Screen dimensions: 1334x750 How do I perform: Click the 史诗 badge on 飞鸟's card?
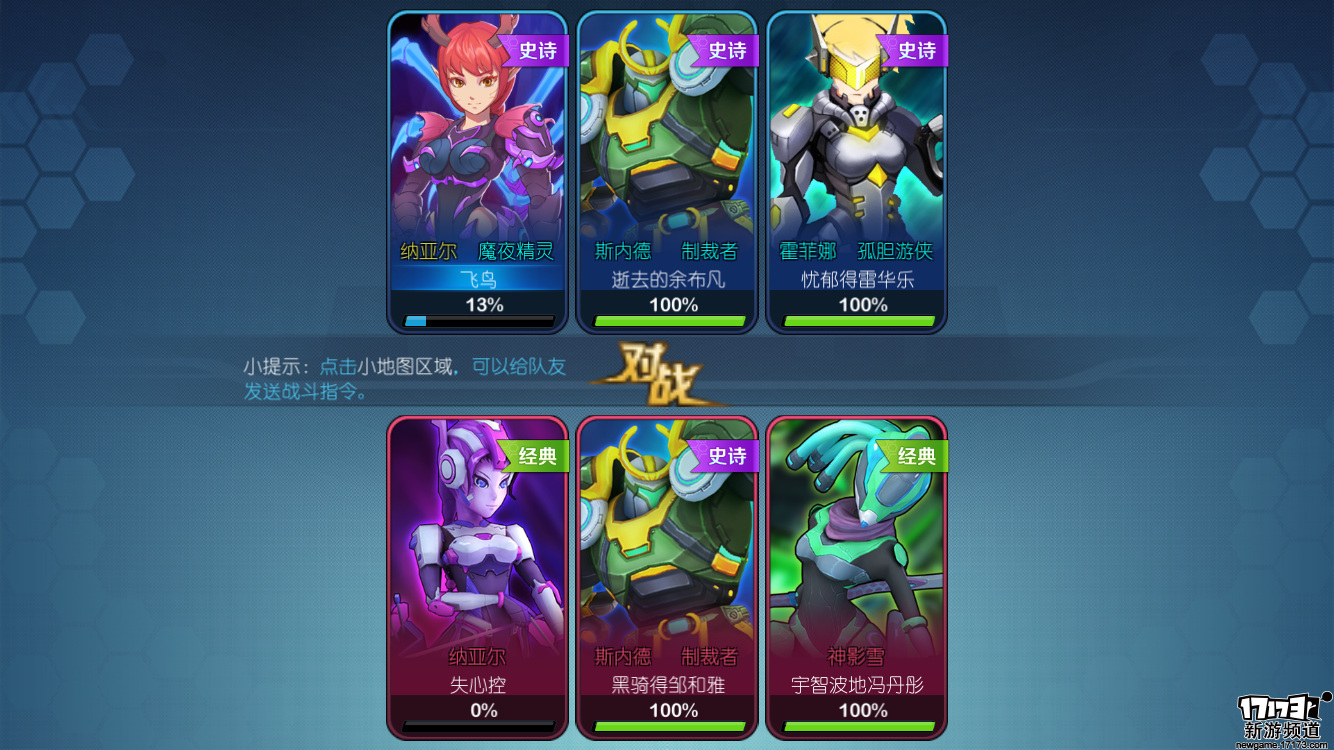click(x=541, y=50)
